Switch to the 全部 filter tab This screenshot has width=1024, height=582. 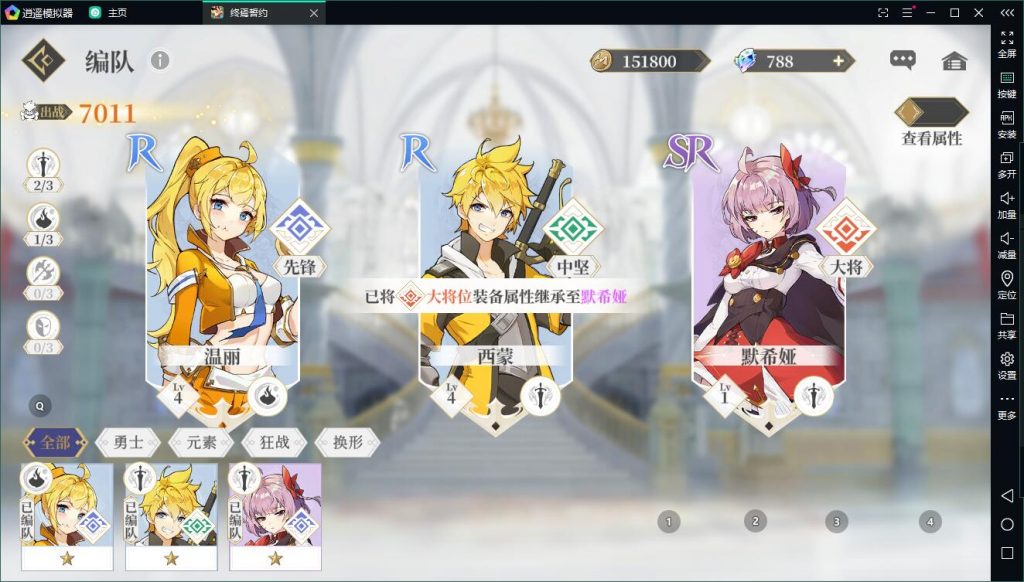pos(56,442)
